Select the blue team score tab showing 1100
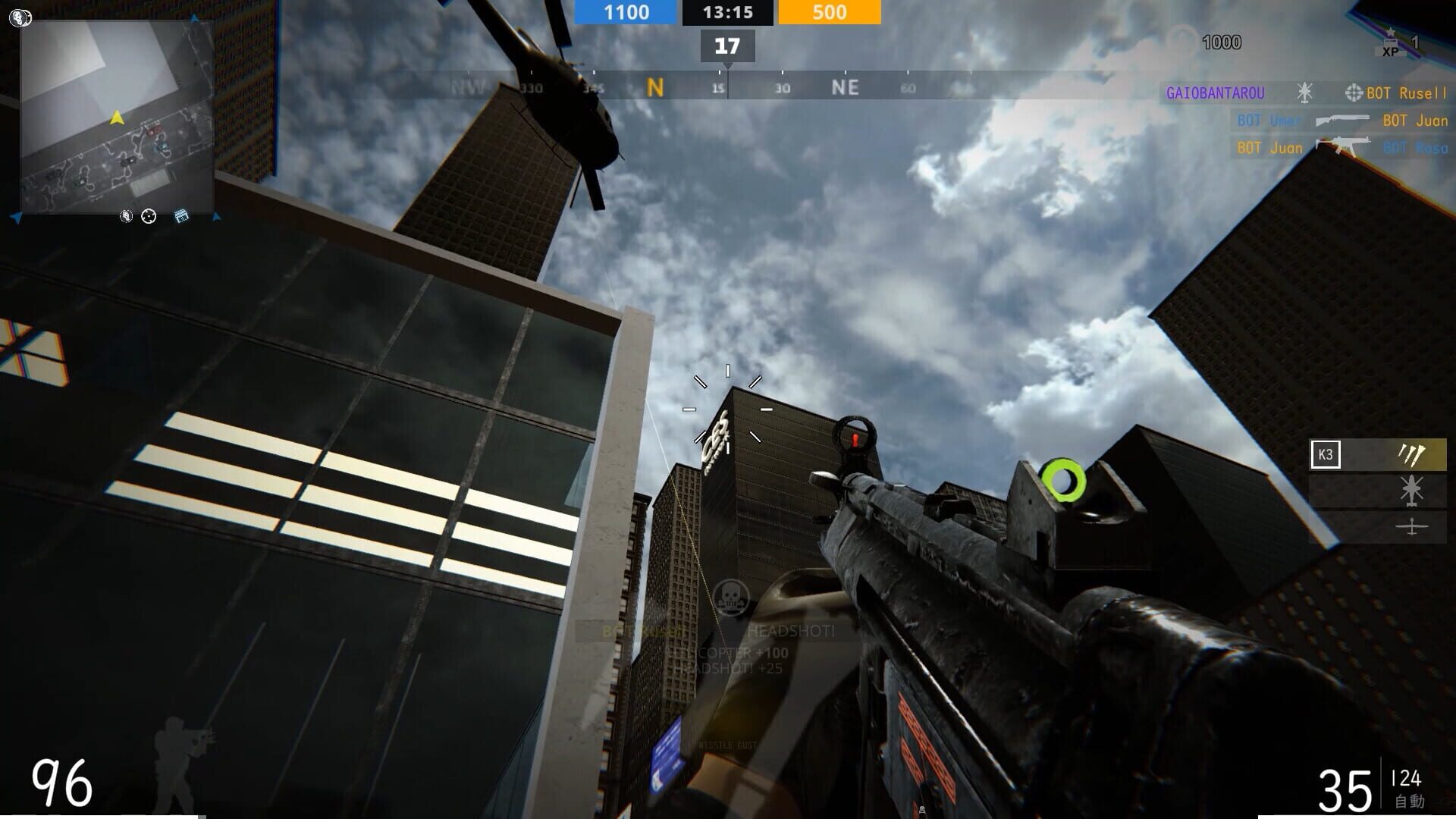The image size is (1456, 819). tap(624, 12)
